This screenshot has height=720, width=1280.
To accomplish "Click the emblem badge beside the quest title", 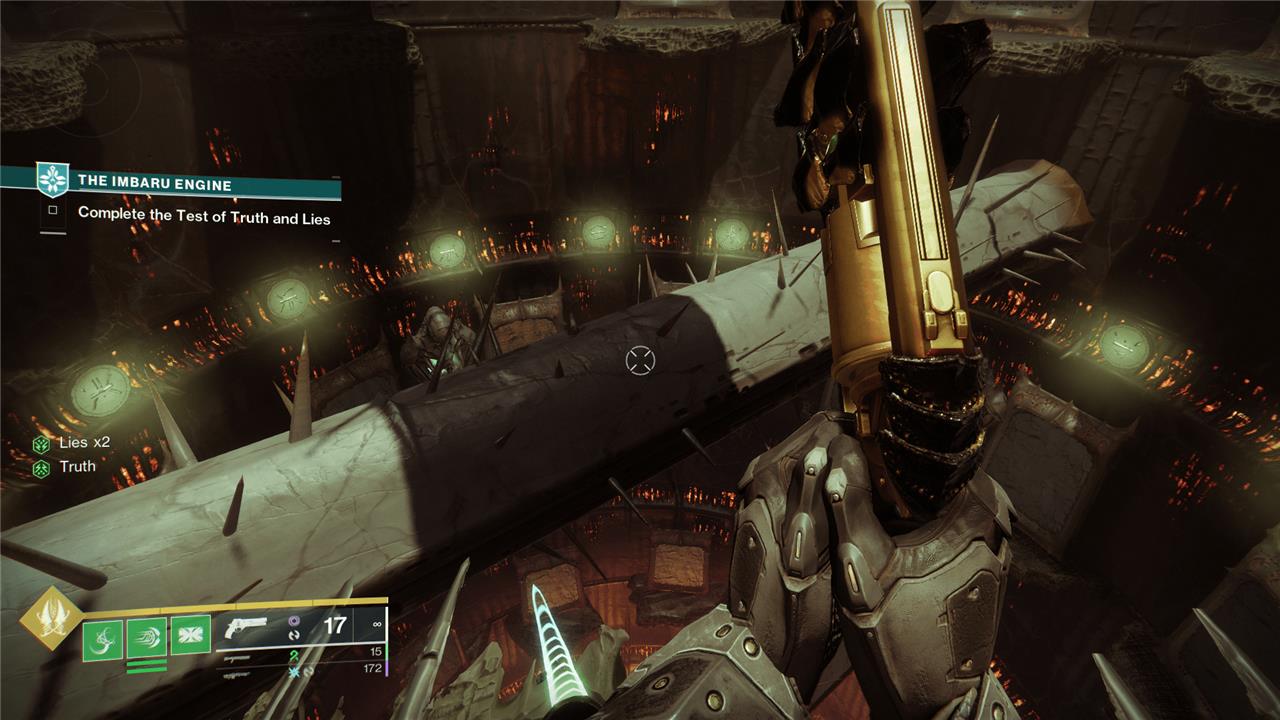I will 50,180.
